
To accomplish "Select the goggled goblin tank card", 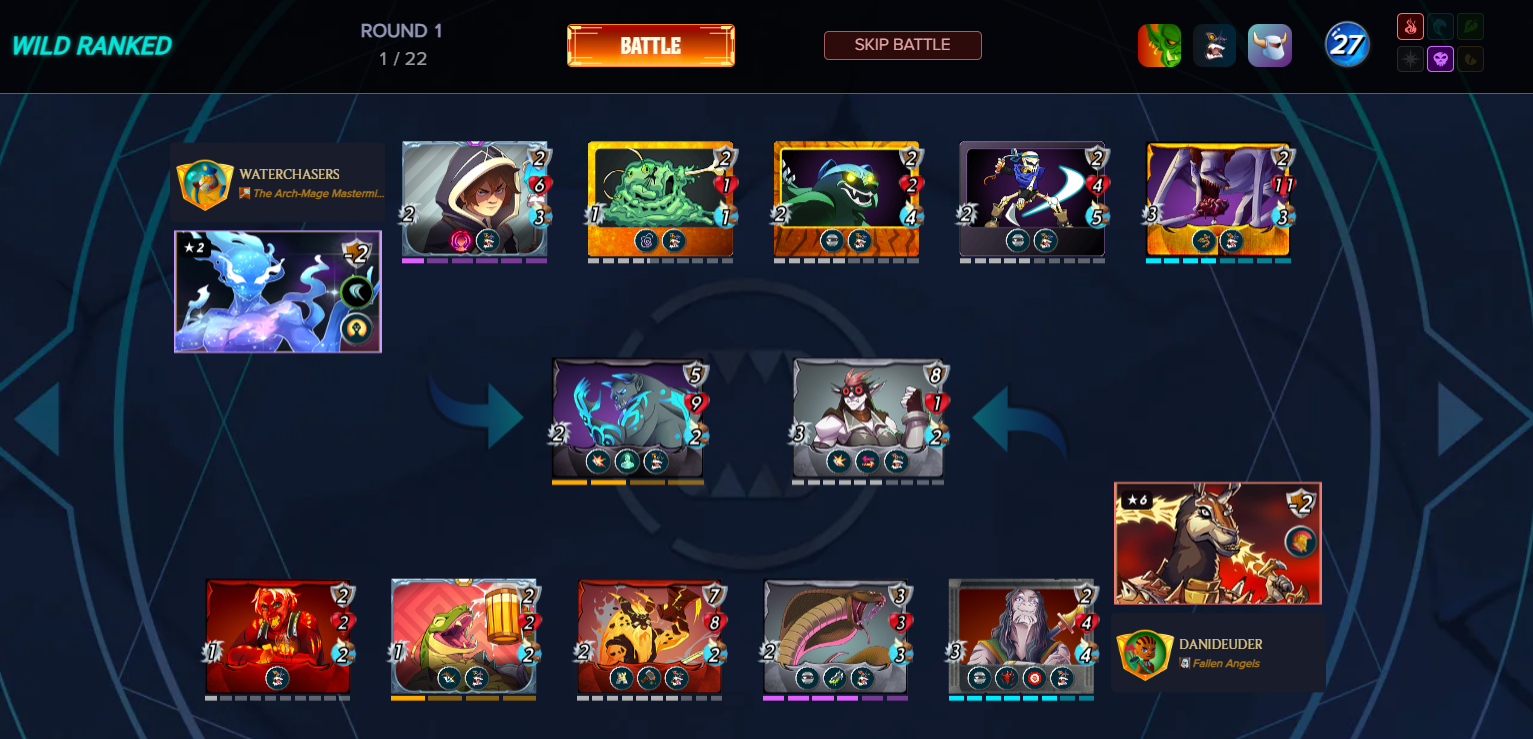I will click(x=868, y=418).
